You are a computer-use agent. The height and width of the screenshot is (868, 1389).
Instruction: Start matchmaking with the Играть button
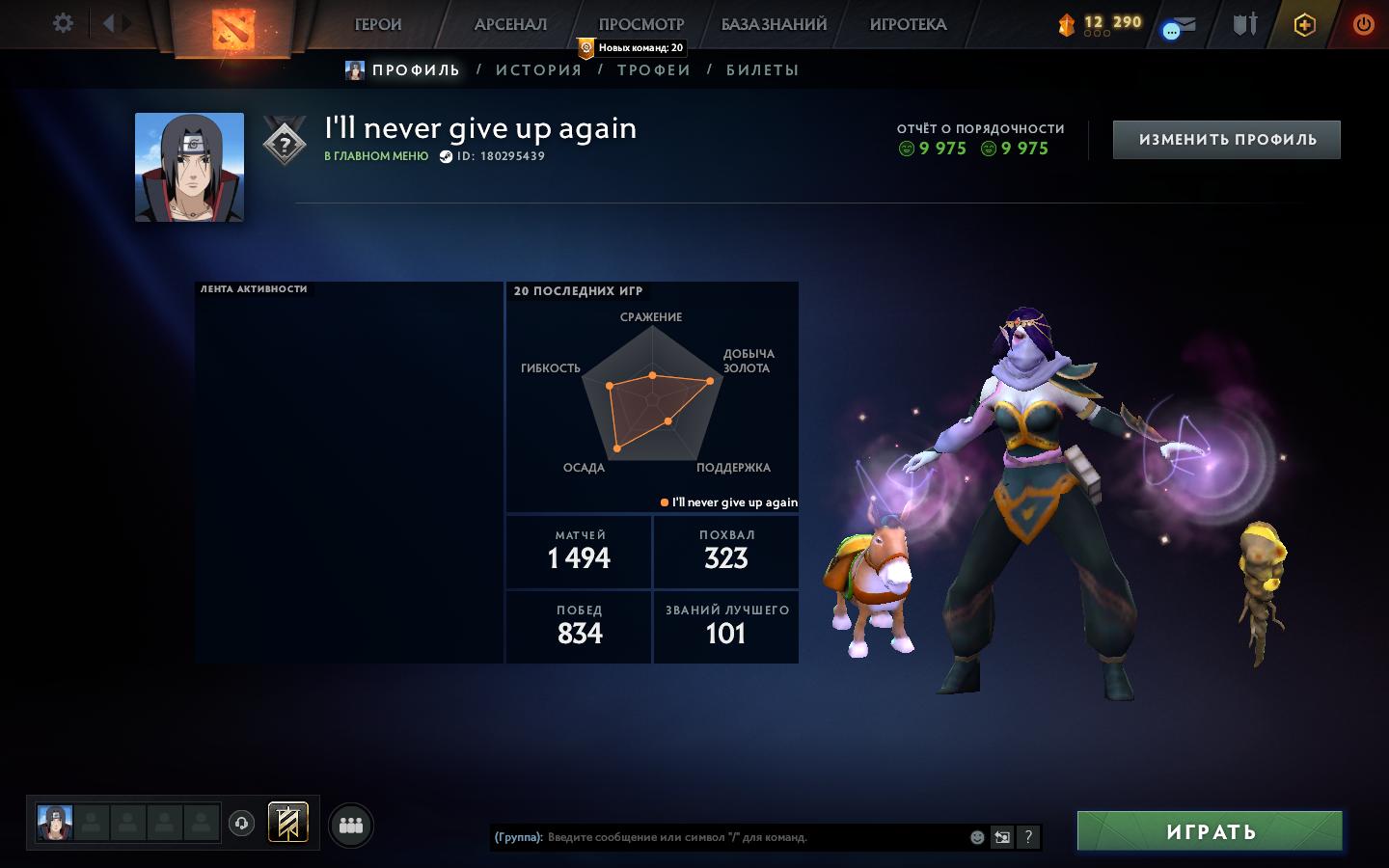1210,831
